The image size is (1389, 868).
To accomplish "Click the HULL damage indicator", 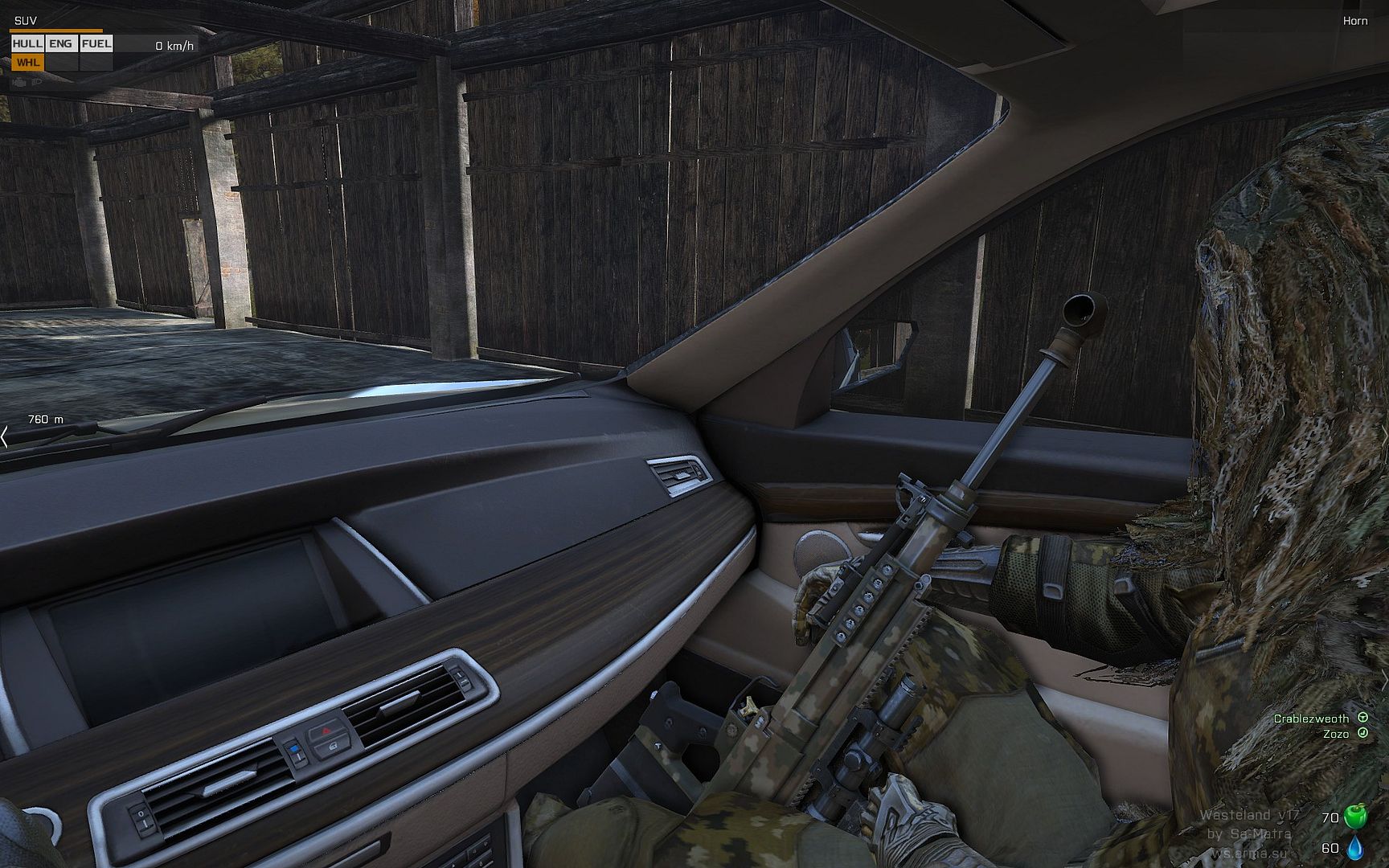I will (x=27, y=44).
